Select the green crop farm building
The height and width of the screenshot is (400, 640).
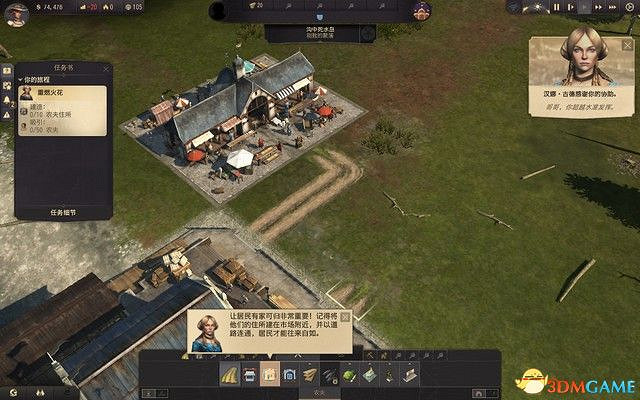point(349,375)
